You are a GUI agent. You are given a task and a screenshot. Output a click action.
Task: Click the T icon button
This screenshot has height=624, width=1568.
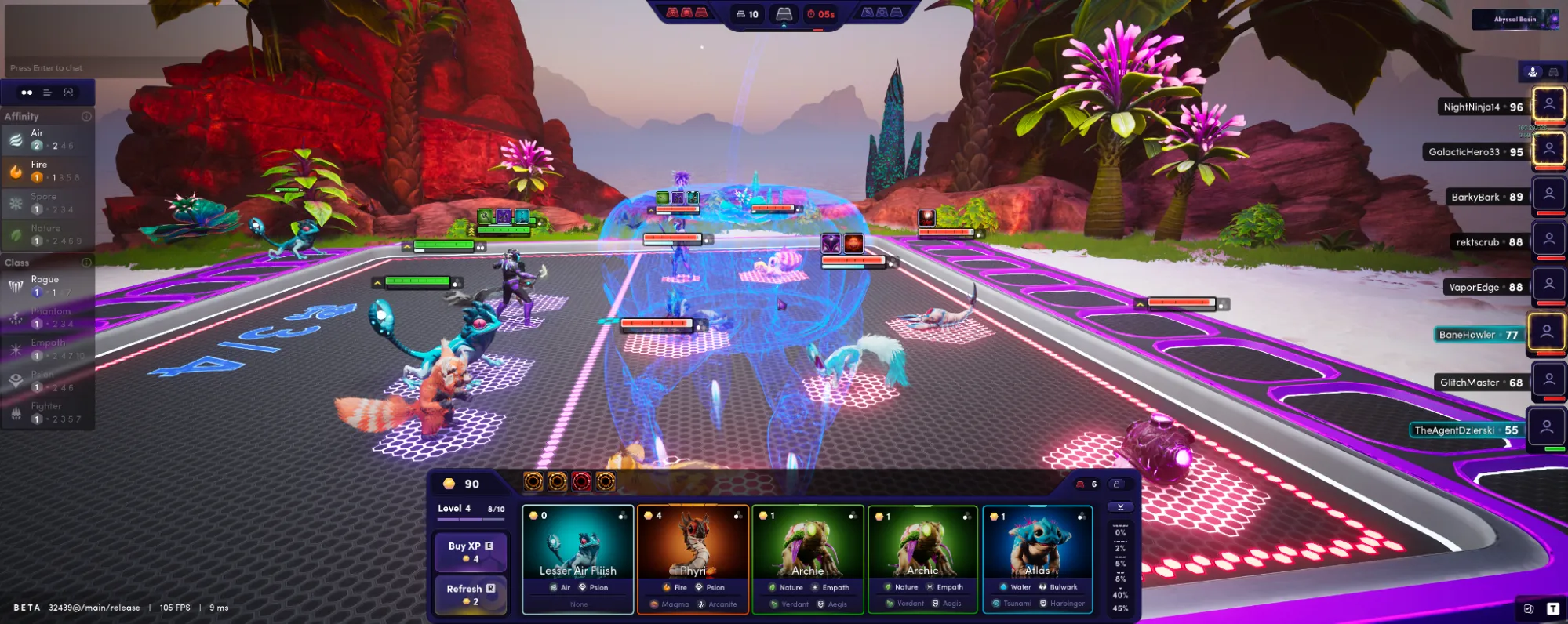click(x=1552, y=609)
